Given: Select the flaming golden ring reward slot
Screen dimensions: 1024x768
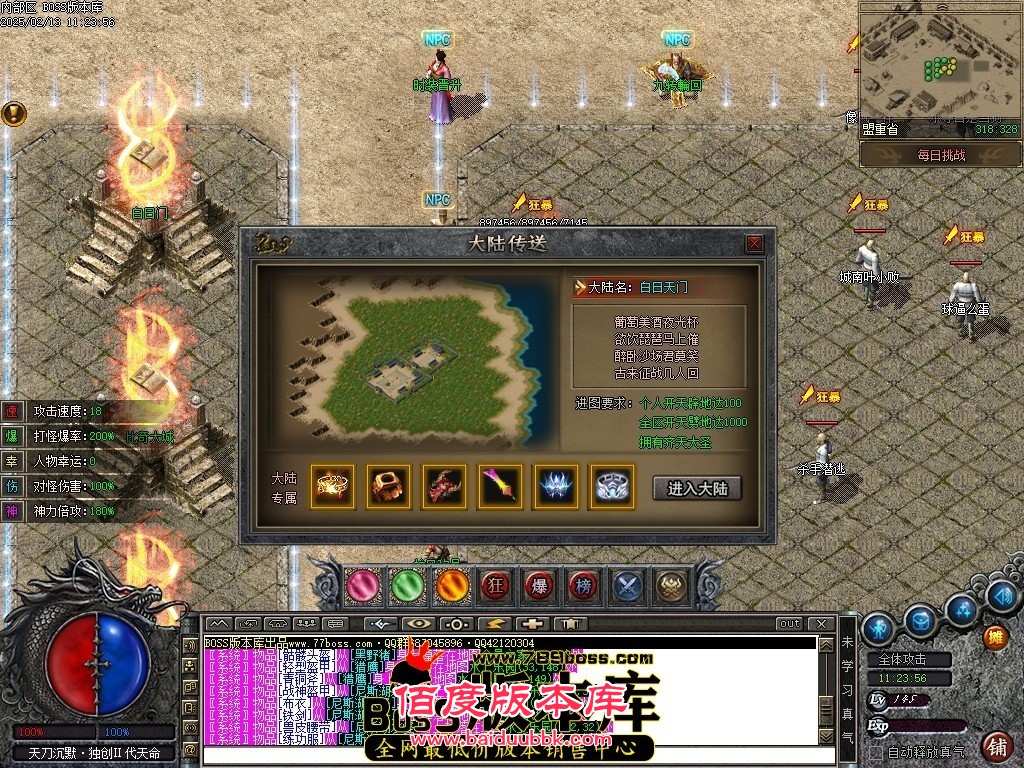Looking at the screenshot, I should (332, 487).
